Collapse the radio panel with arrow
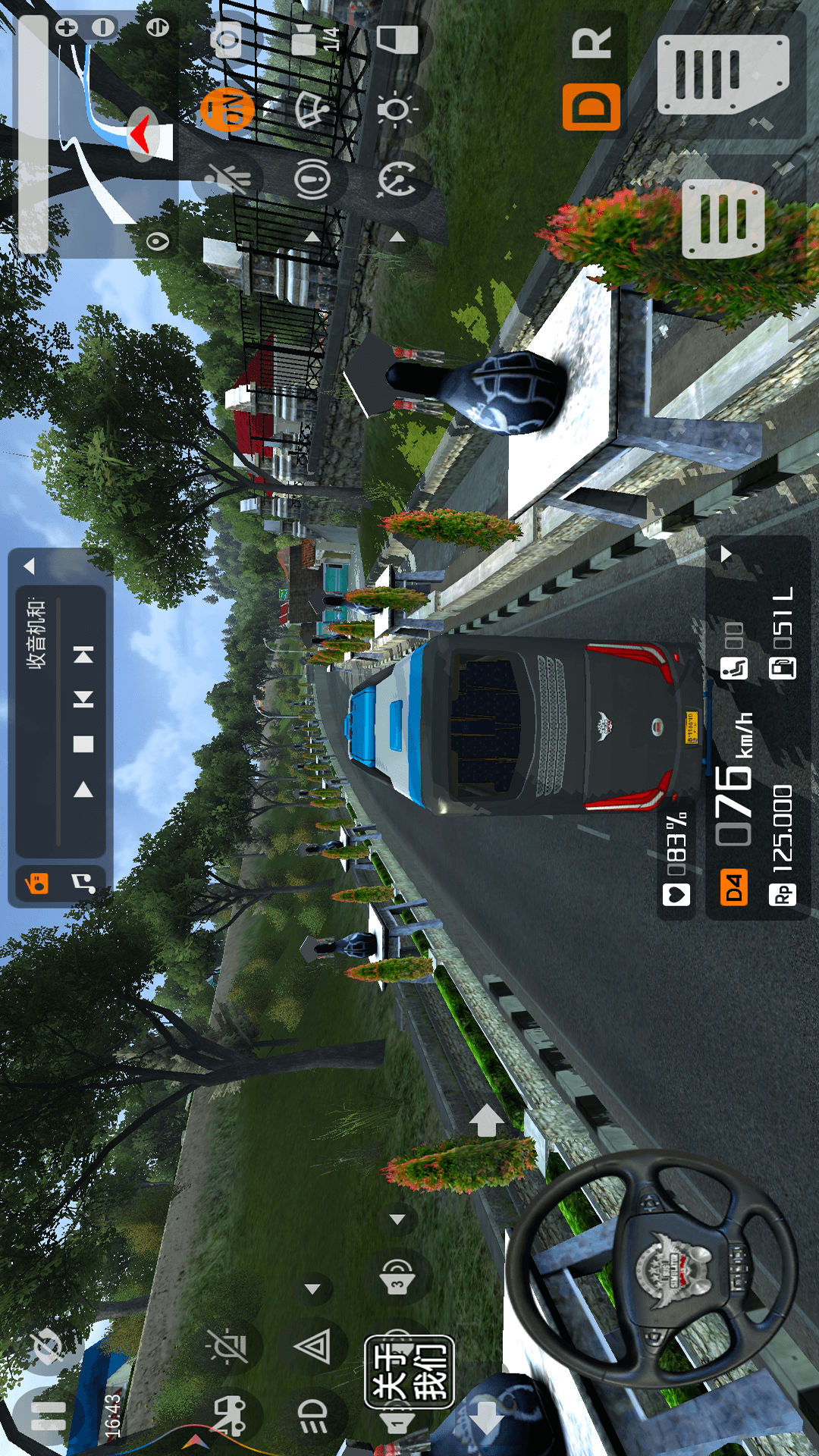Screen dimensions: 819x1456 pos(30,566)
